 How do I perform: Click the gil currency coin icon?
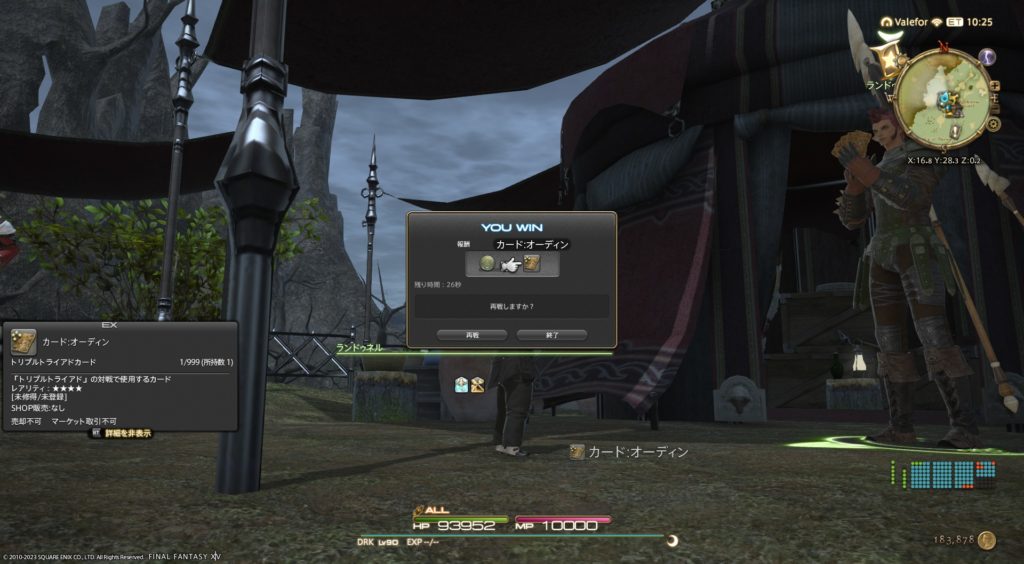pyautogui.click(x=987, y=541)
